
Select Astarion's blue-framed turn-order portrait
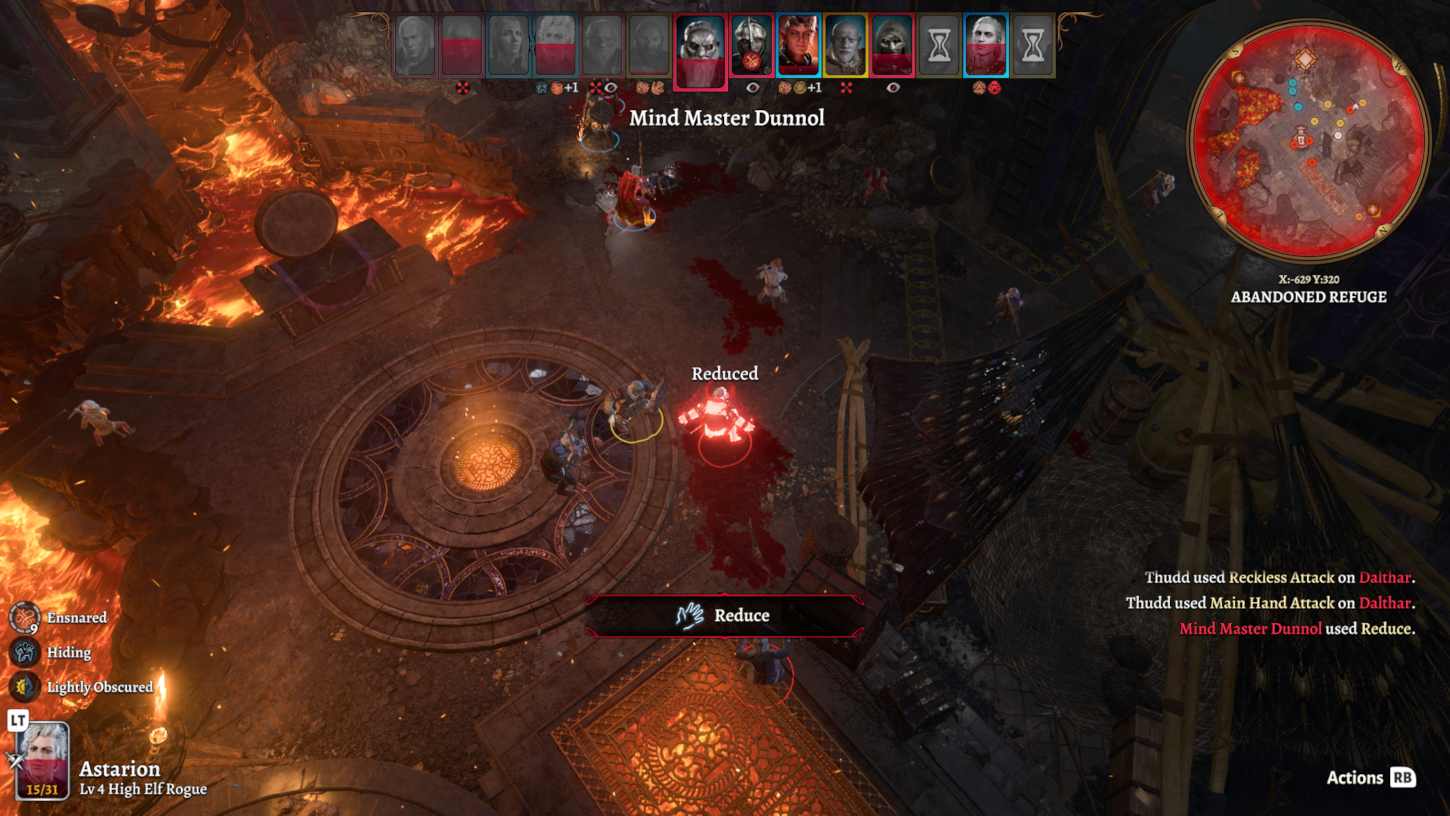point(986,46)
